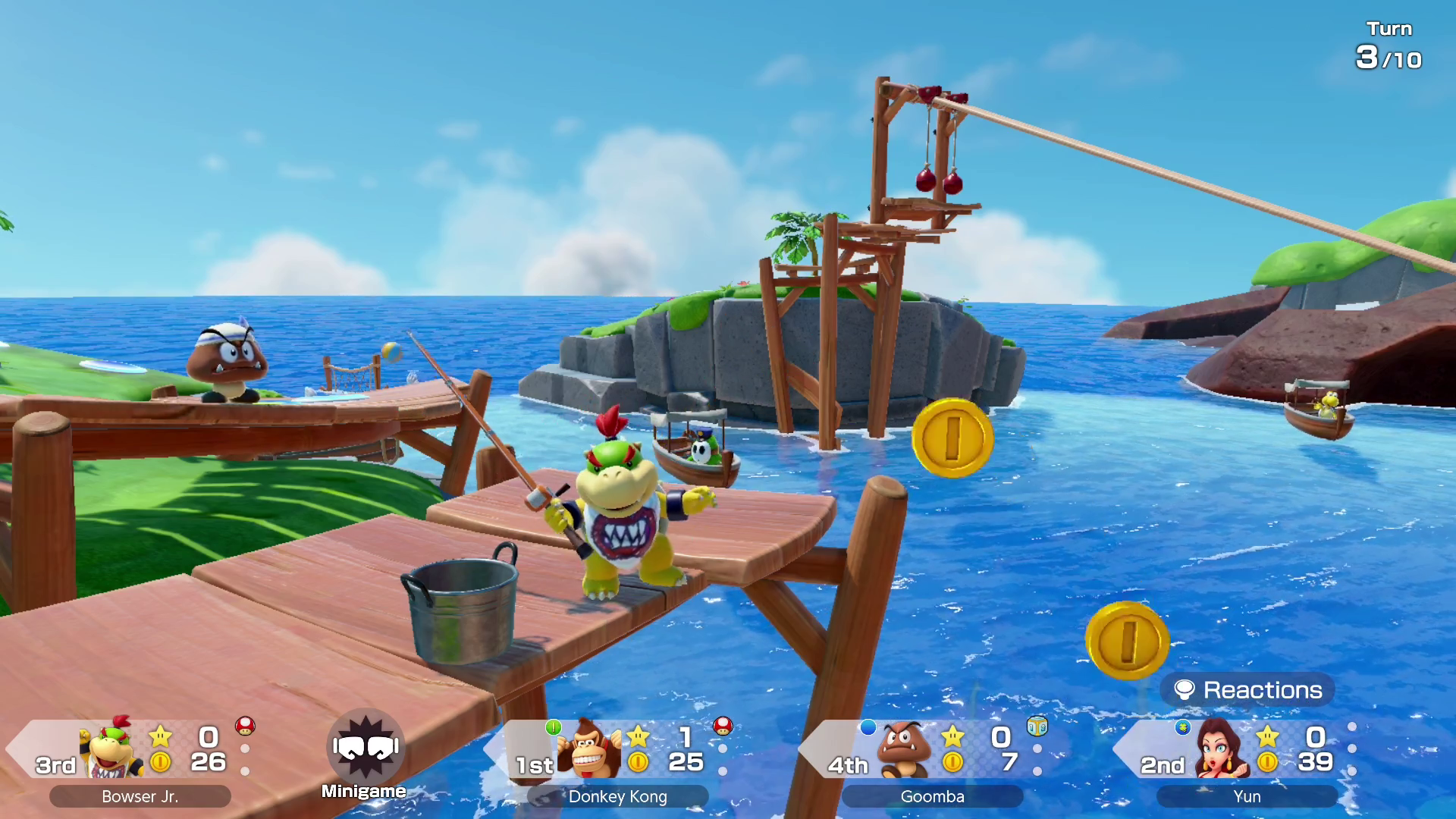Choose Goomba's player portrait
Screen dimensions: 1456x819
[x=902, y=750]
